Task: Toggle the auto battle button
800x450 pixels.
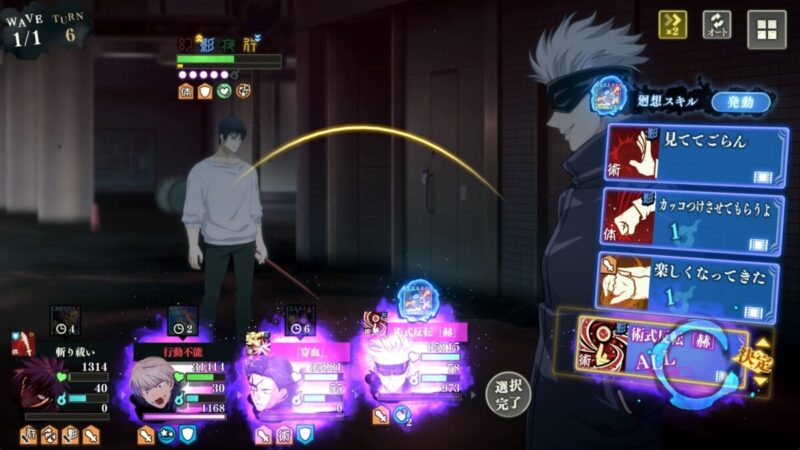Action: pyautogui.click(x=717, y=25)
